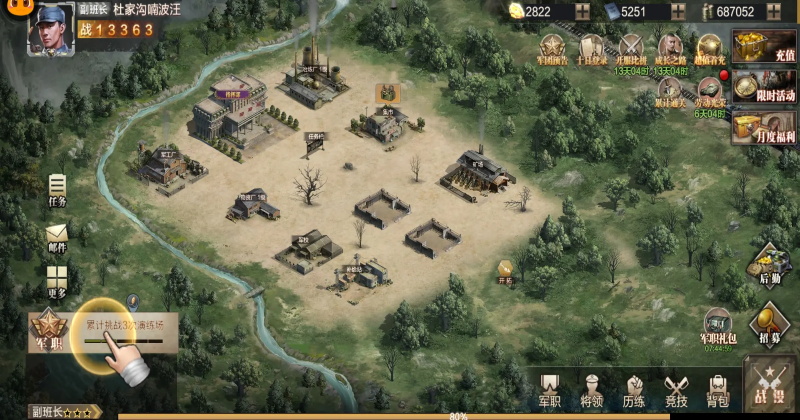Viewport: 800px width, 420px height.
Task: Open the 将领 generals menu
Action: [592, 390]
